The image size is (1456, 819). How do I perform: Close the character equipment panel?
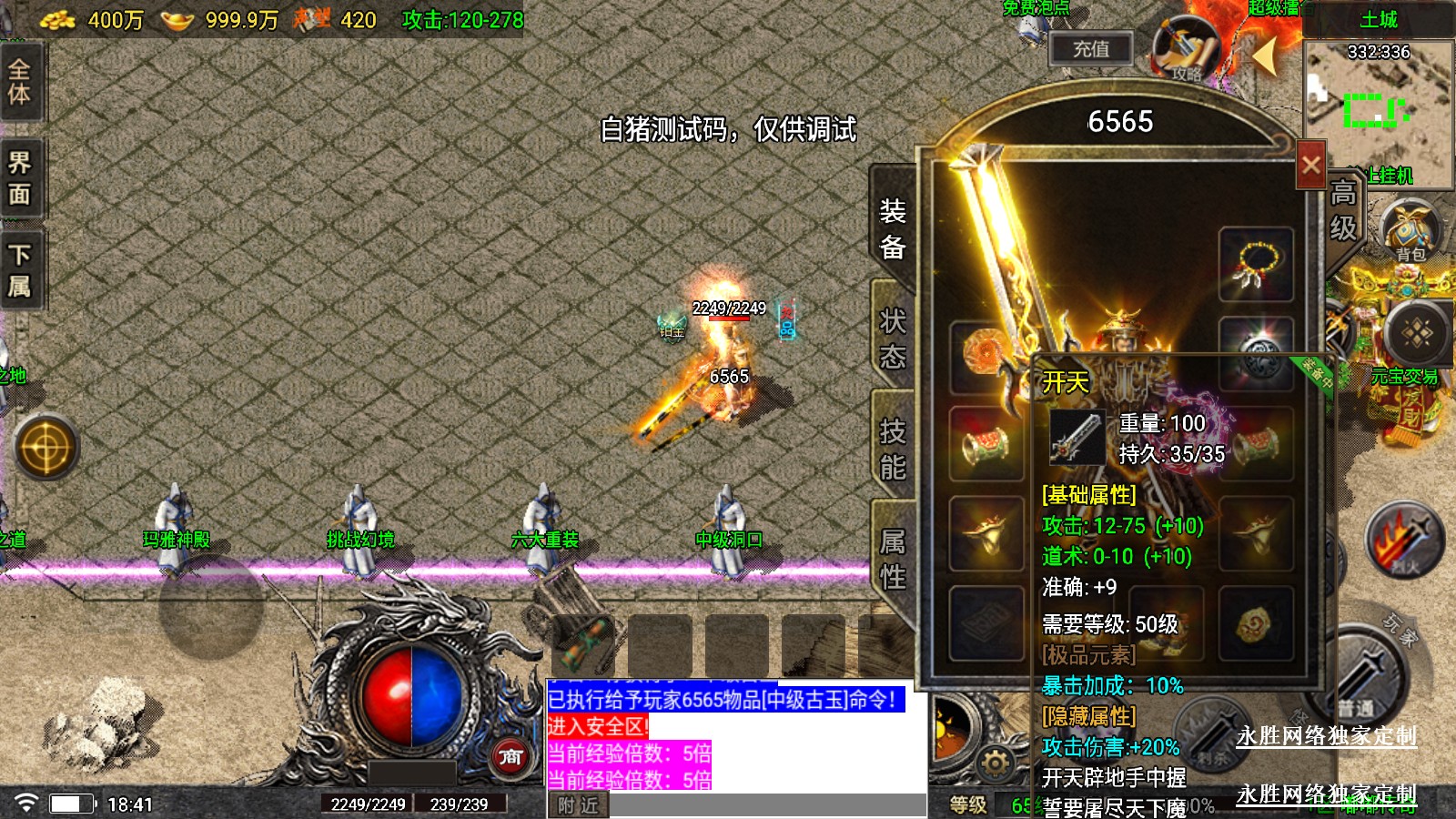[x=1310, y=165]
